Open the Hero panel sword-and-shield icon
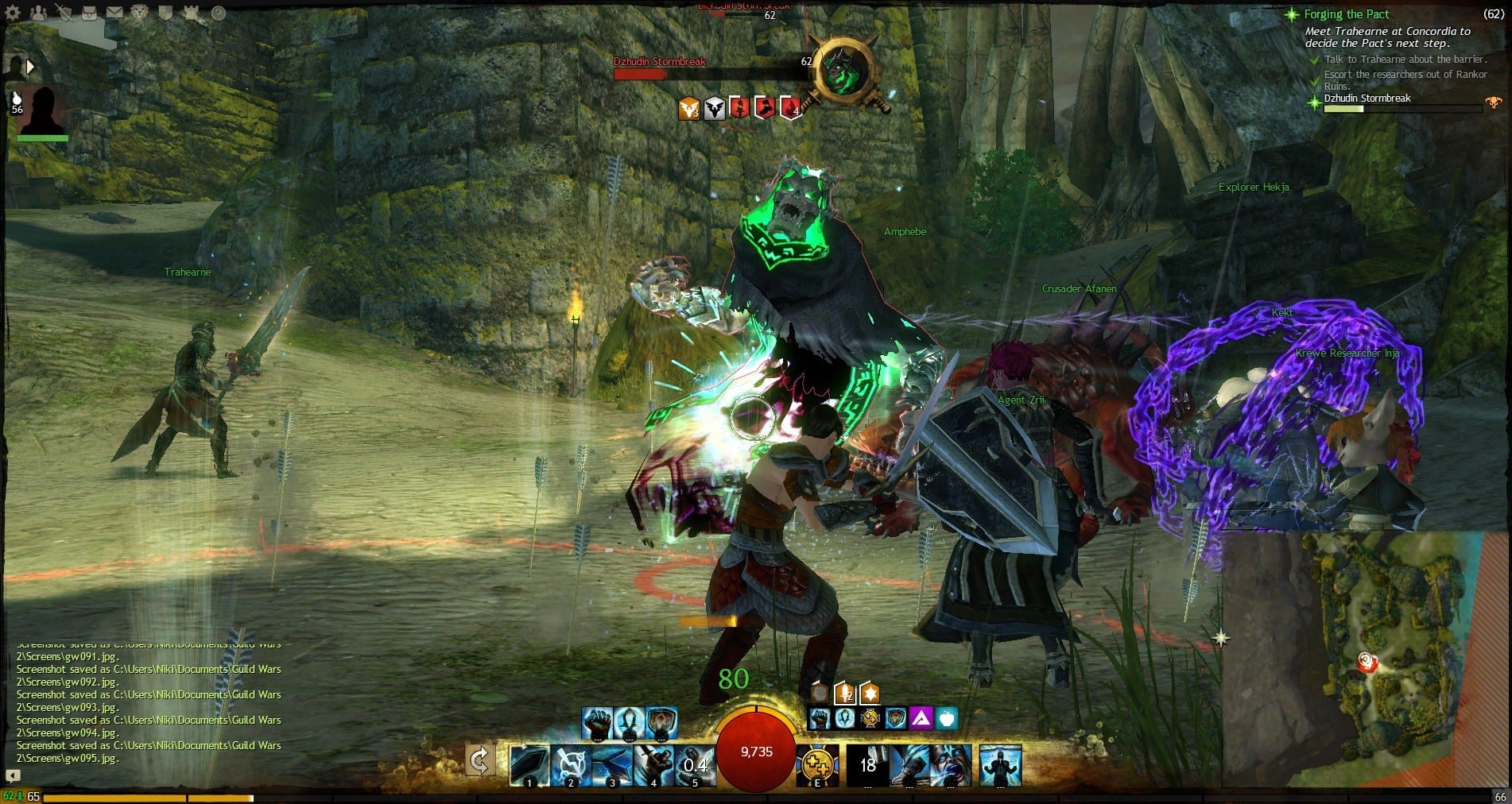 (x=64, y=13)
